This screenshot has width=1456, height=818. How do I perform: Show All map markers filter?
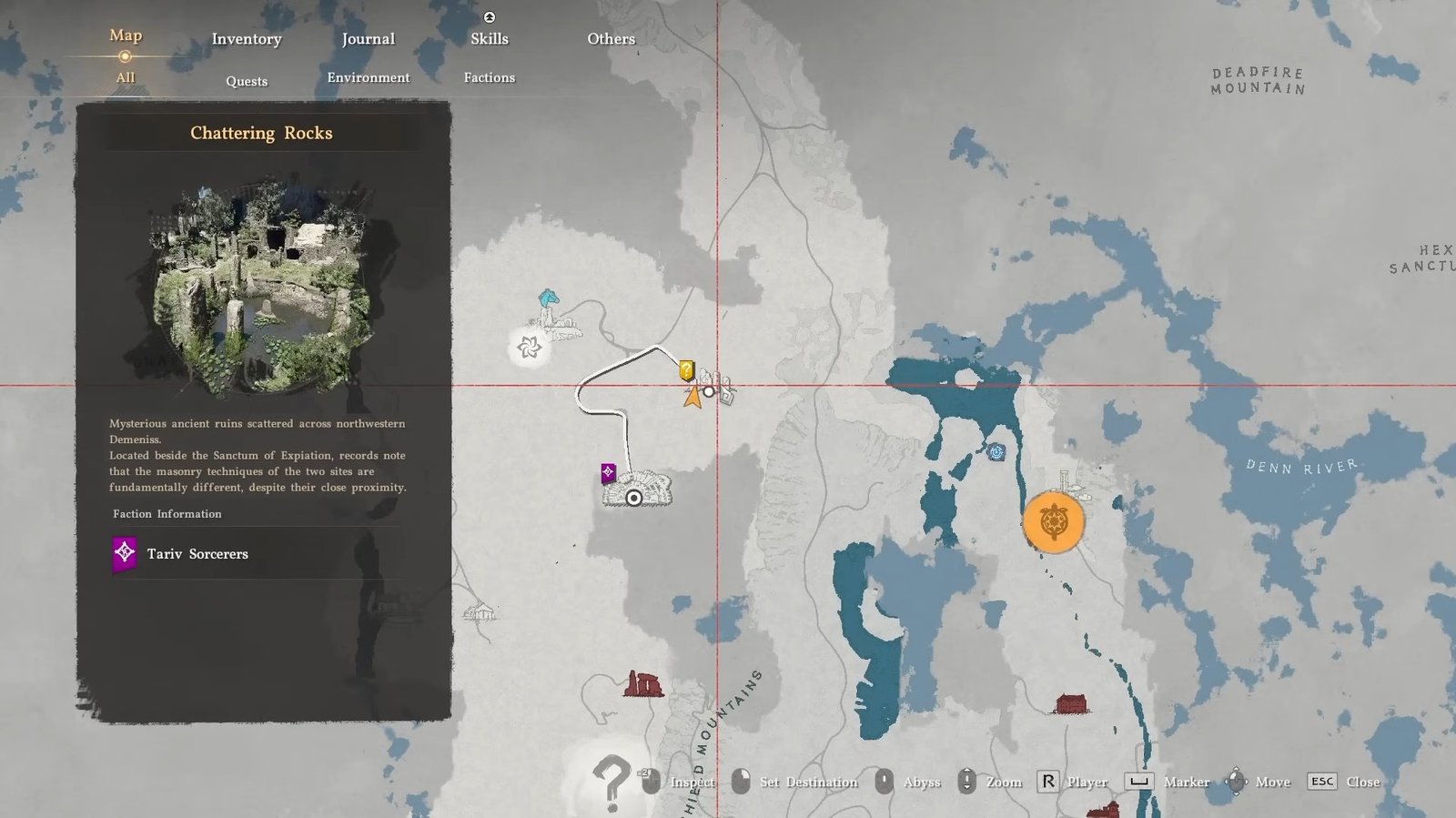point(126,78)
